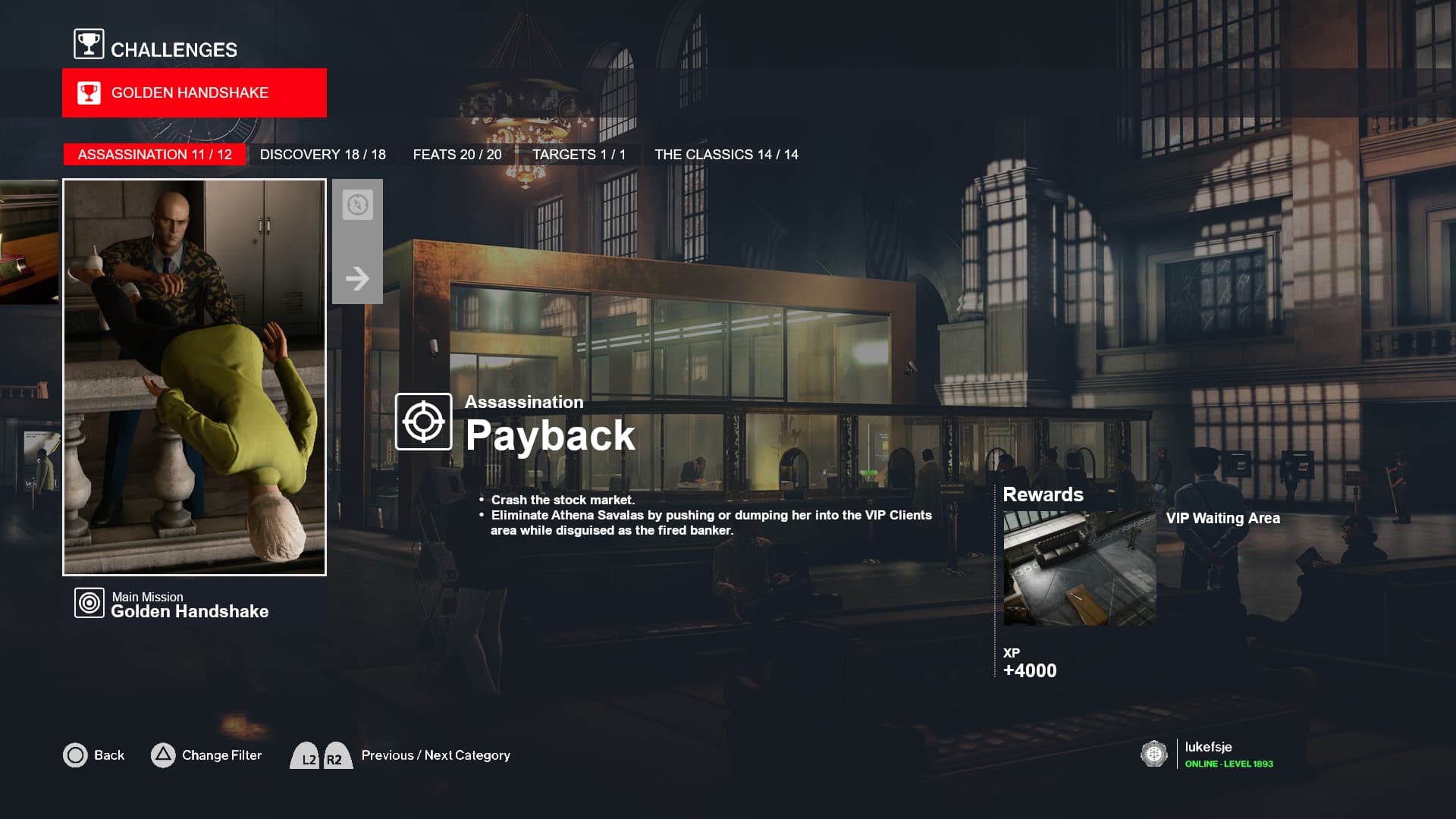Select the Golden Handshake challenge header
The width and height of the screenshot is (1456, 819).
194,93
